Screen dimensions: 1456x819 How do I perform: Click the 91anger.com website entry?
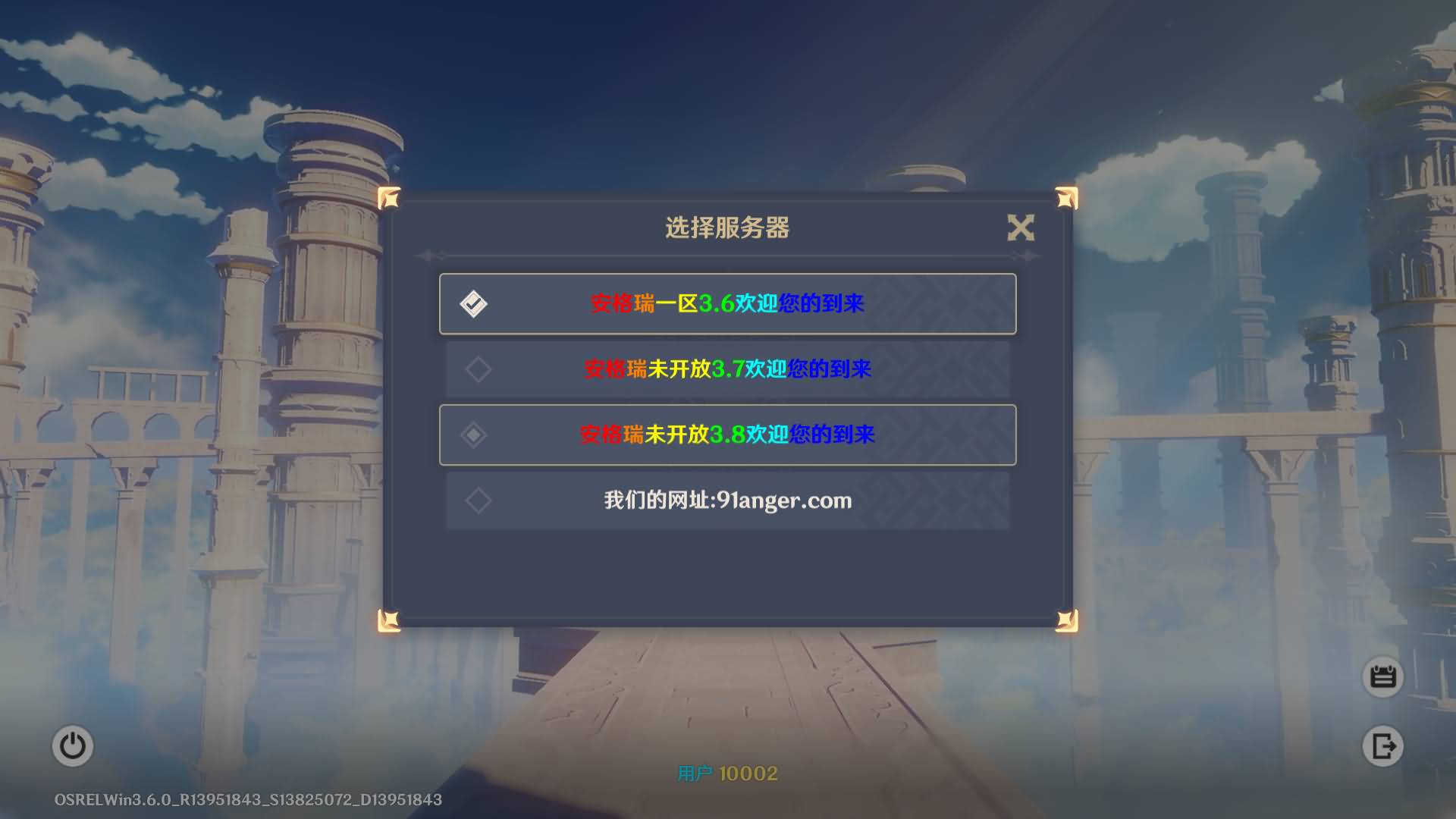click(x=728, y=500)
